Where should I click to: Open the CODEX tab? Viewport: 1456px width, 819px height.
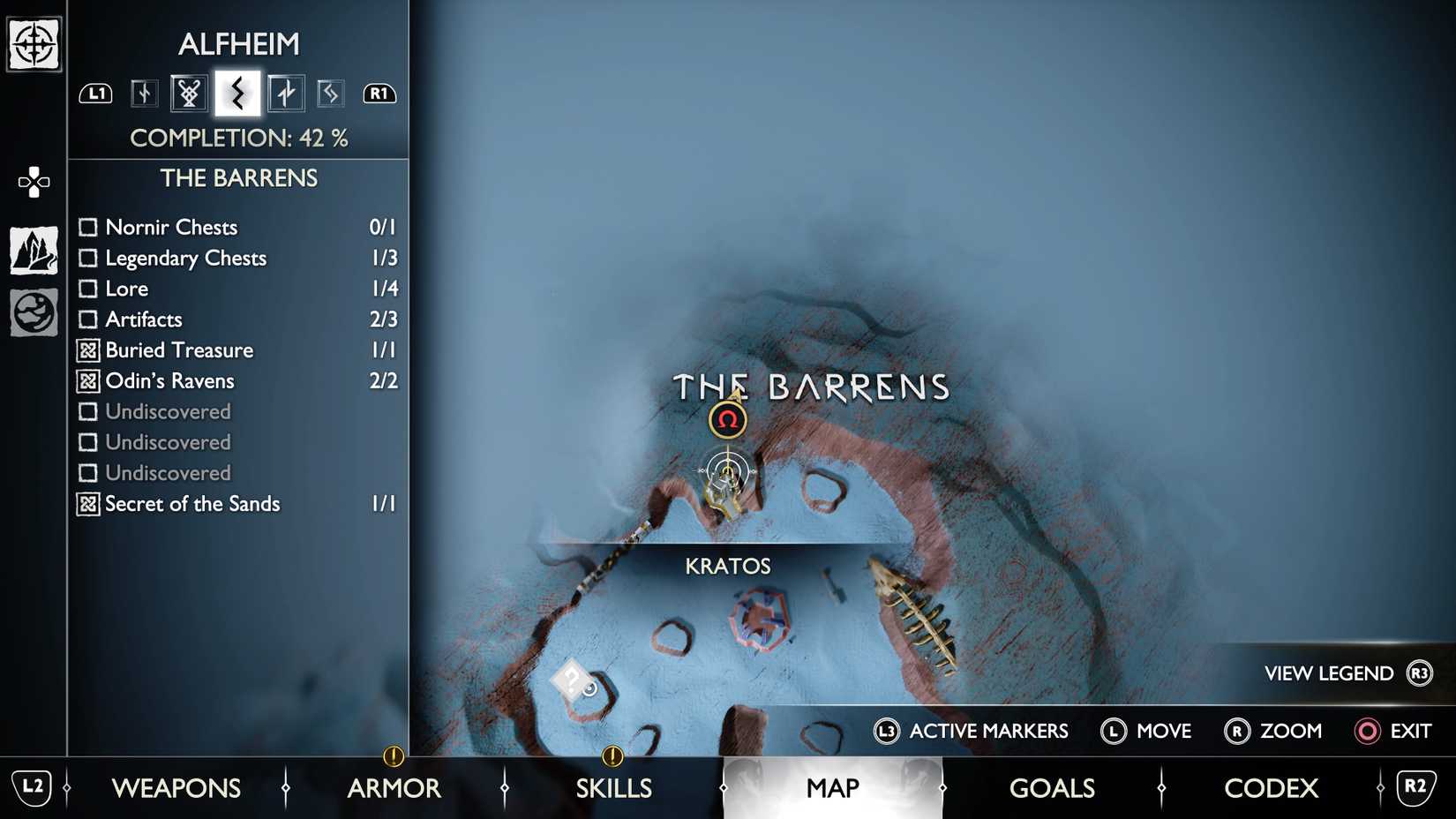coord(1271,788)
